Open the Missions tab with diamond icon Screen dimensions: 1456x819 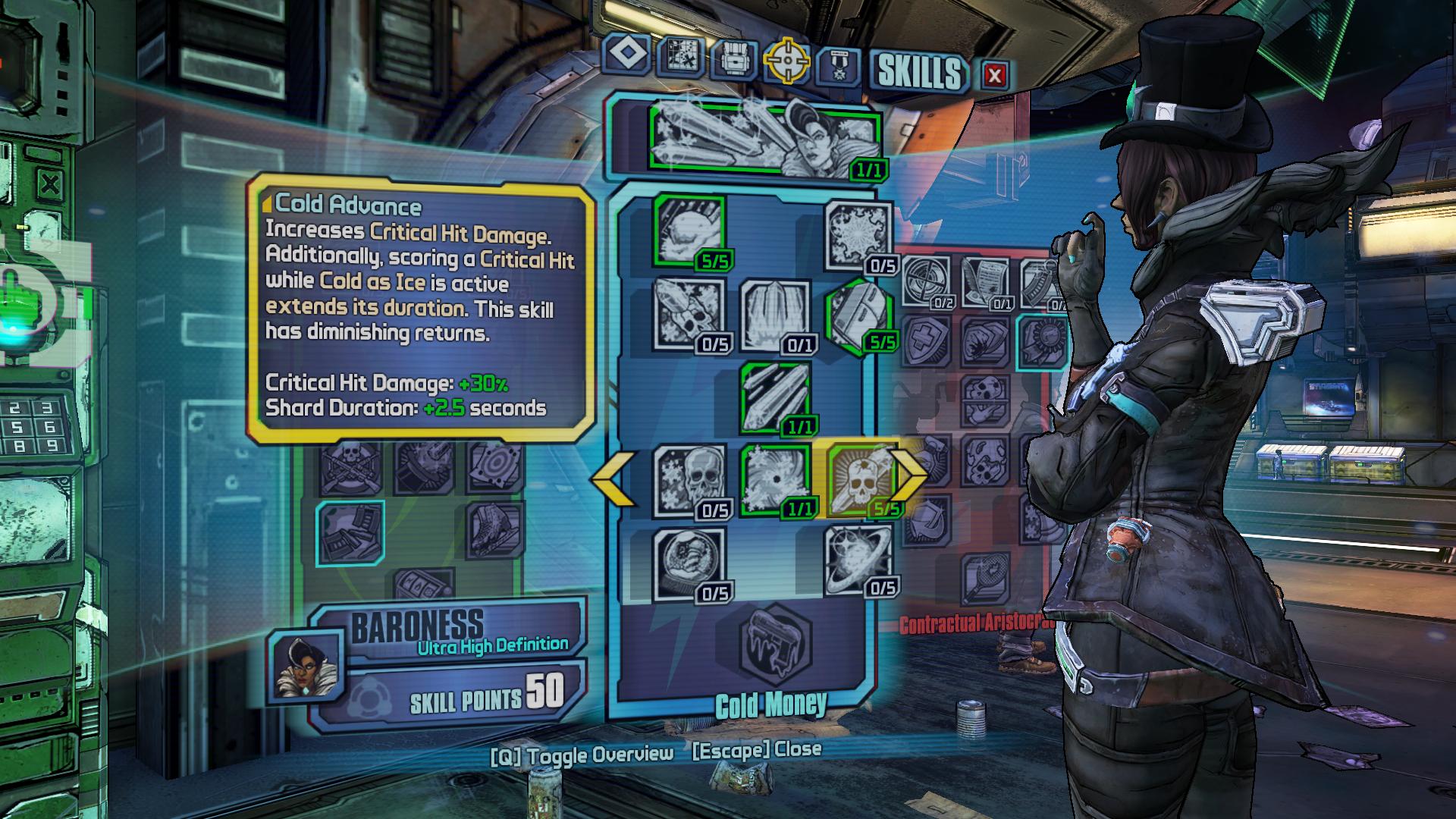628,55
